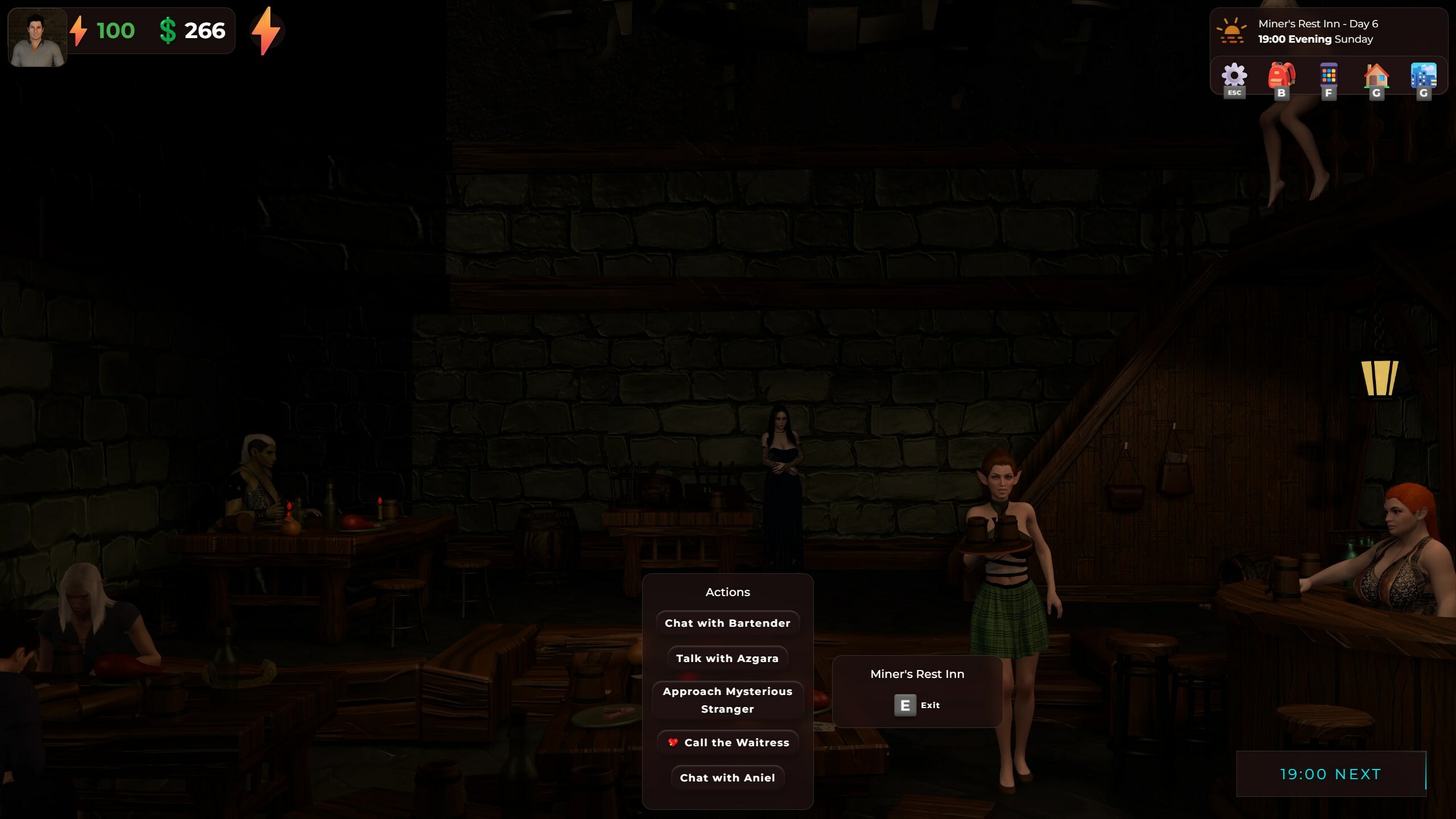Go home using the house icon
1456x819 pixels.
1376,77
